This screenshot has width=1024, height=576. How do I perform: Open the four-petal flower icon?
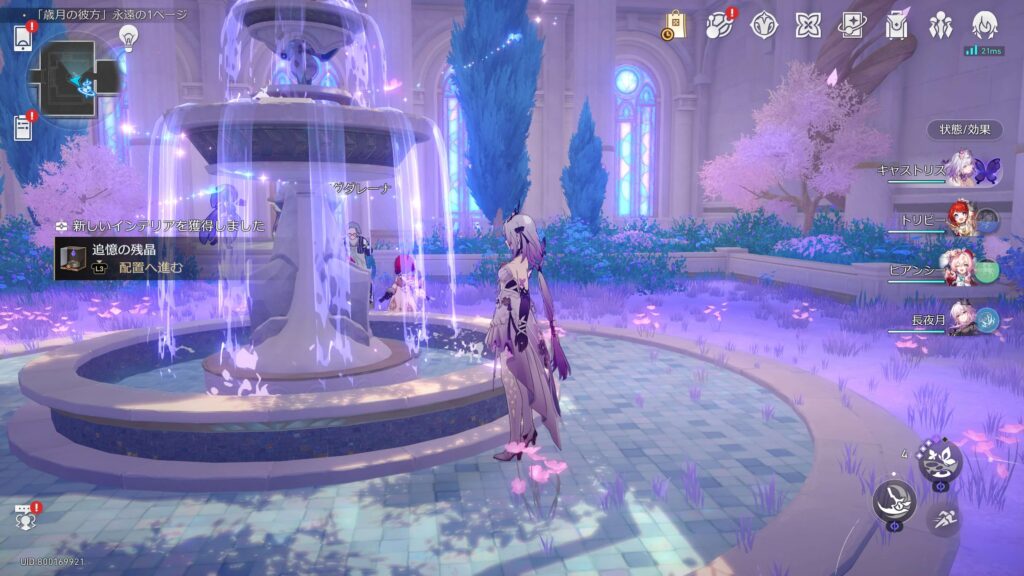pyautogui.click(x=808, y=25)
